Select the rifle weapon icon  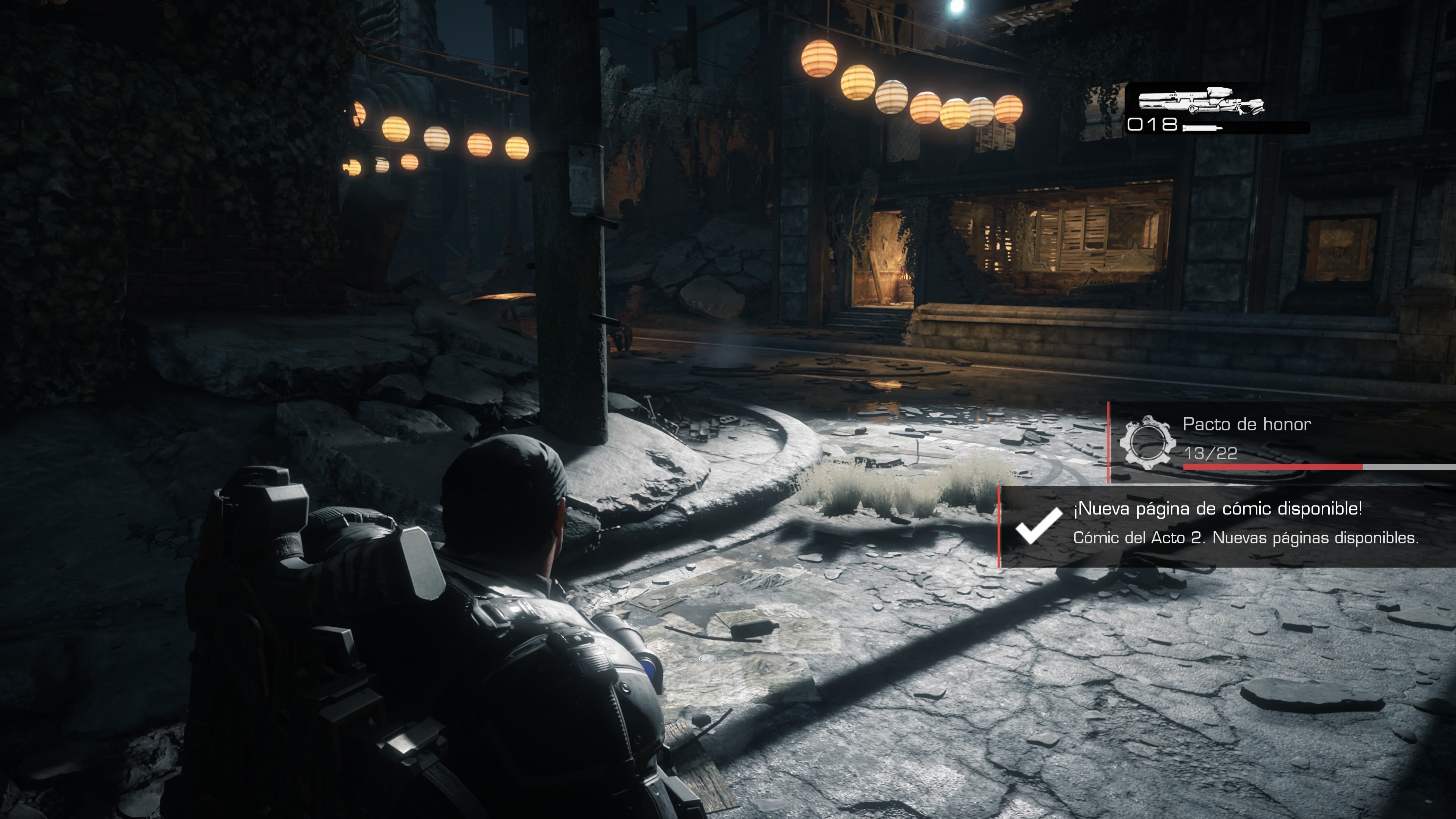pos(1200,103)
